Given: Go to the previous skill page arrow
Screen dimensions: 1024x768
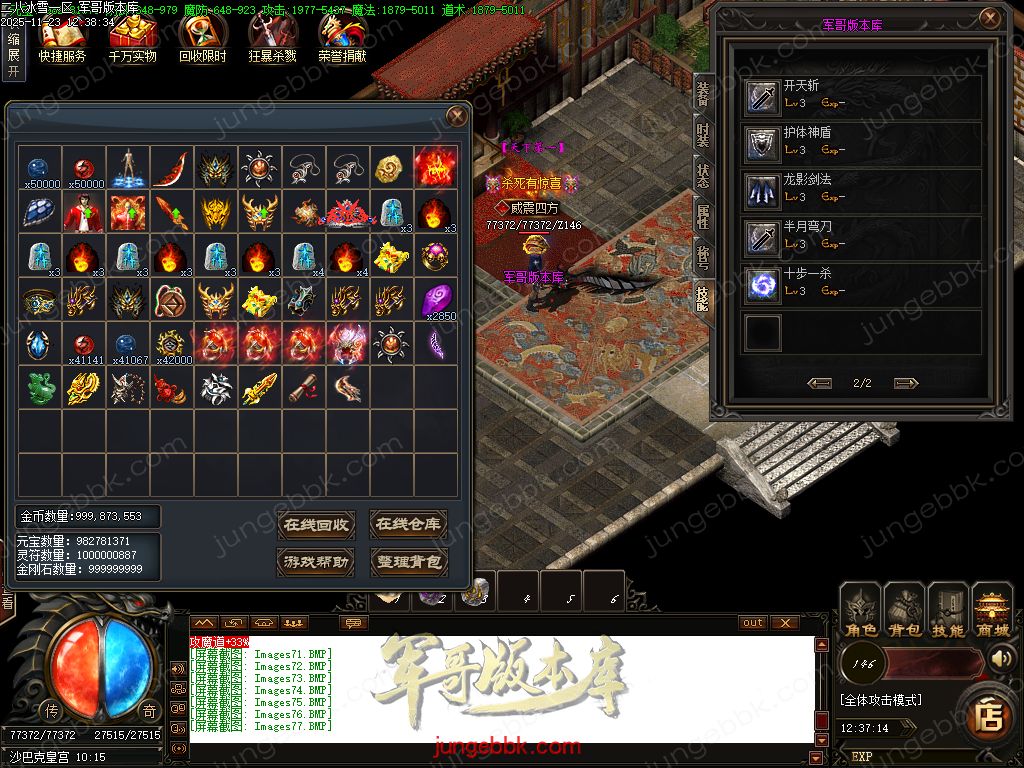Looking at the screenshot, I should [x=820, y=383].
